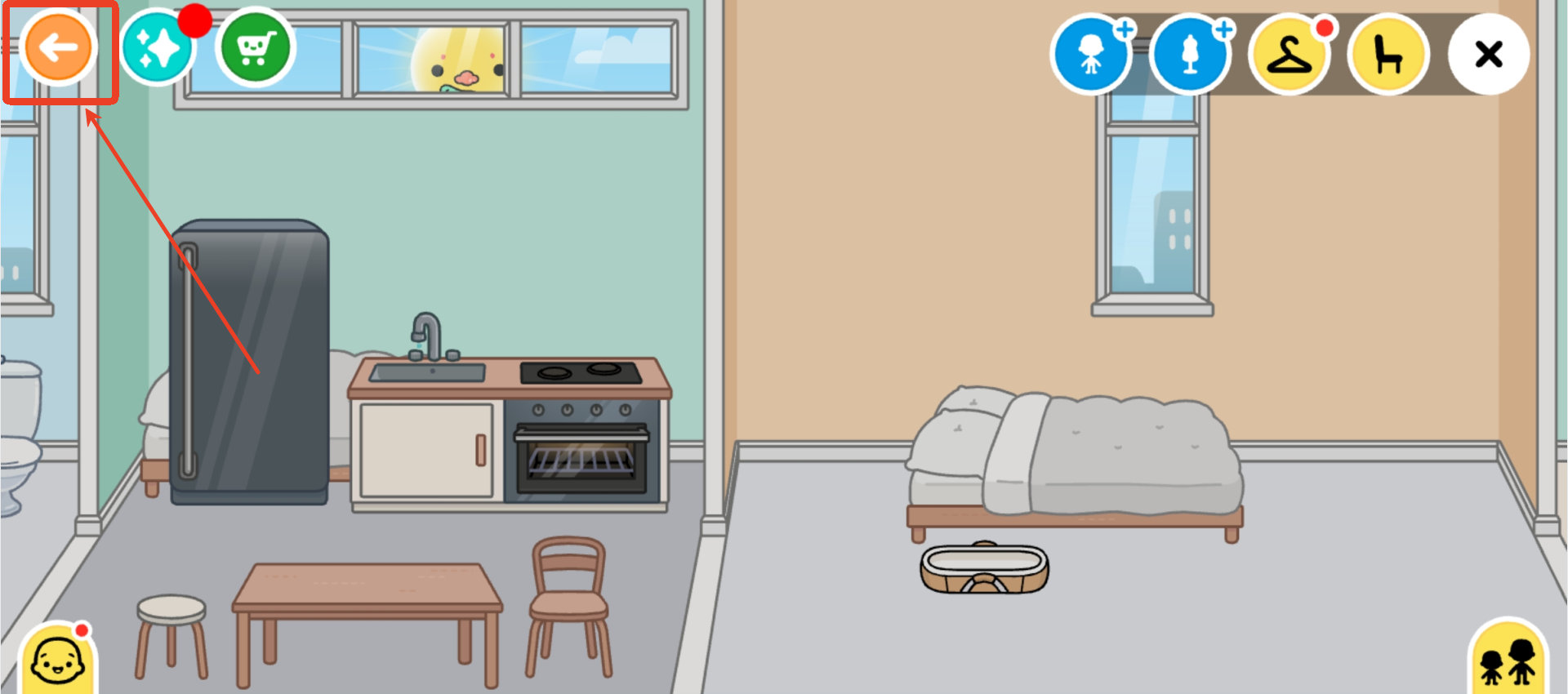The width and height of the screenshot is (1568, 694).
Task: Open the sparkle gifts menu
Action: pyautogui.click(x=160, y=46)
